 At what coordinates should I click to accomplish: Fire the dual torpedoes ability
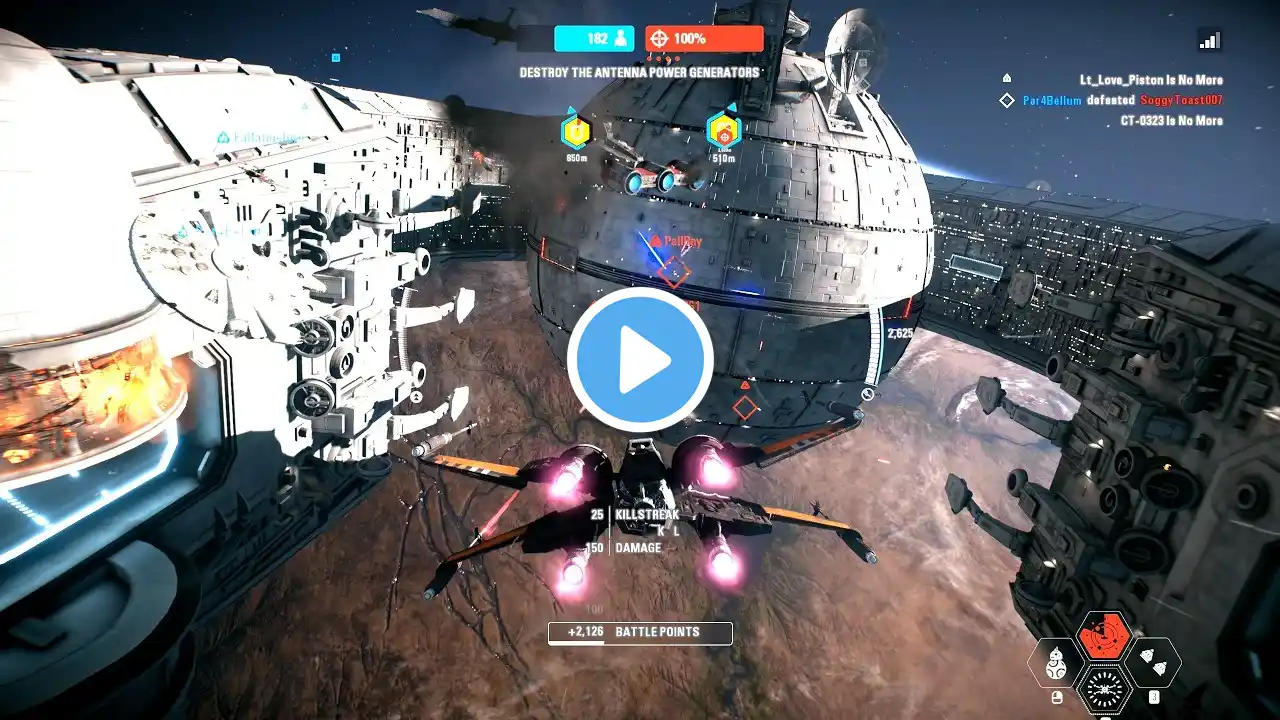click(1152, 662)
